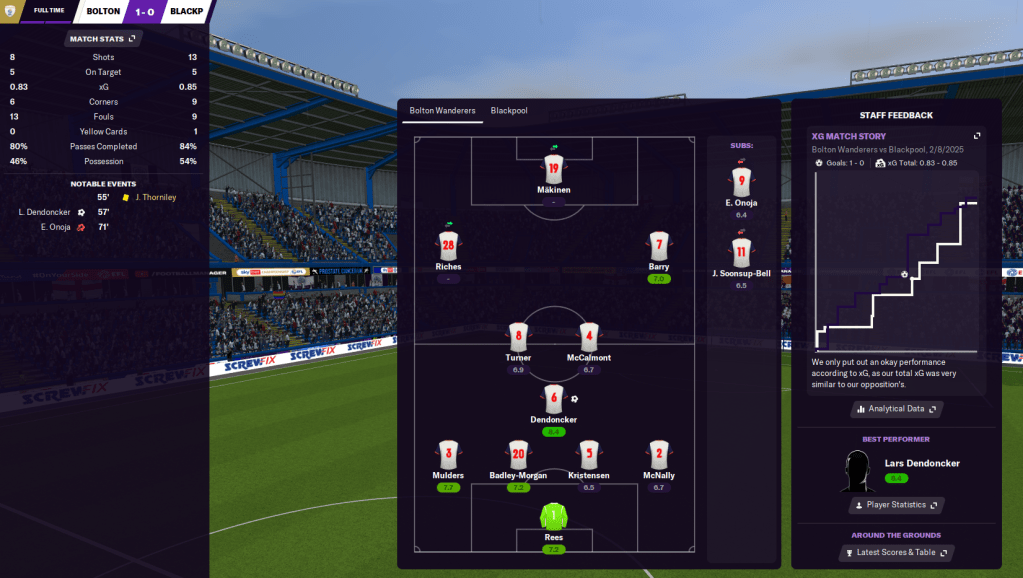The height and width of the screenshot is (578, 1023).
Task: Expand the xG Match Story graph
Action: point(977,136)
